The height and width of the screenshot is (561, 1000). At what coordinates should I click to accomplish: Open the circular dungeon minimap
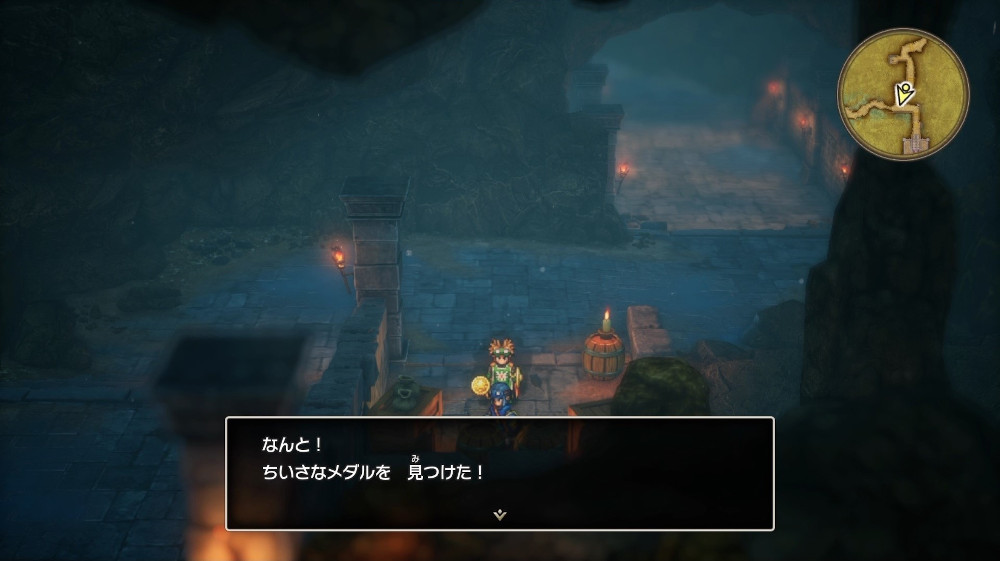(903, 94)
